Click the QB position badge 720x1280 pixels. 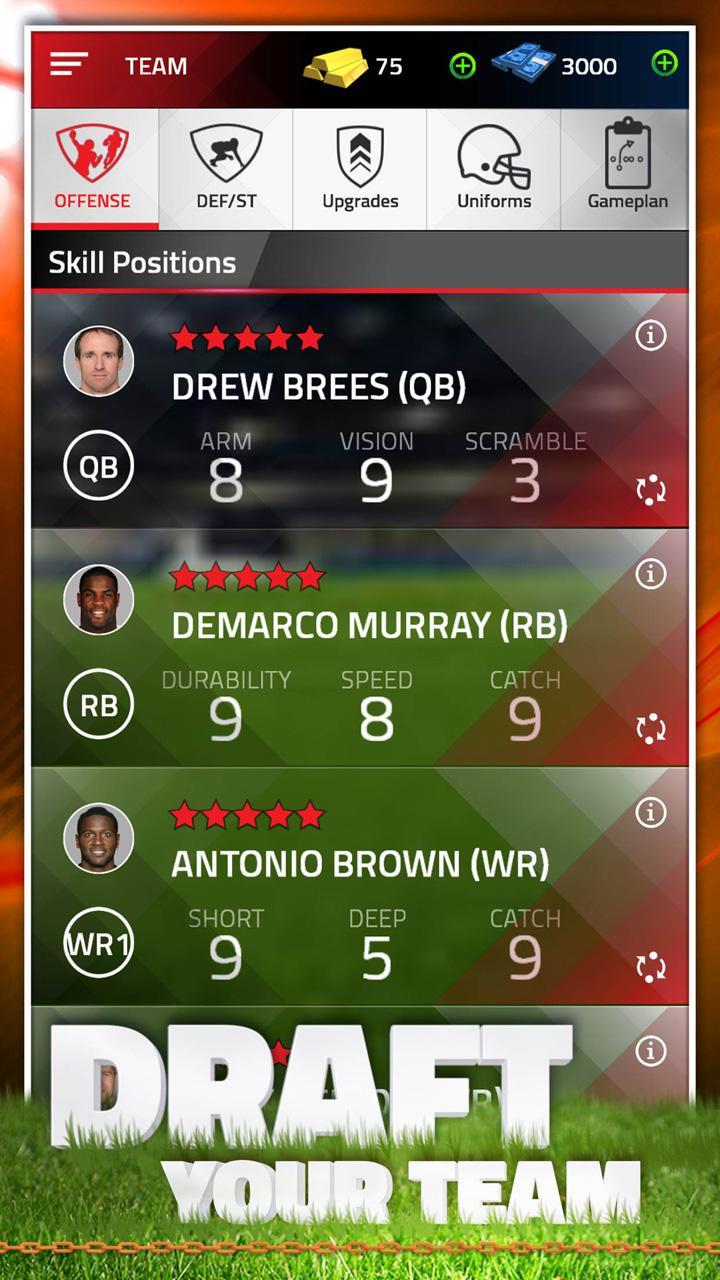click(x=98, y=466)
